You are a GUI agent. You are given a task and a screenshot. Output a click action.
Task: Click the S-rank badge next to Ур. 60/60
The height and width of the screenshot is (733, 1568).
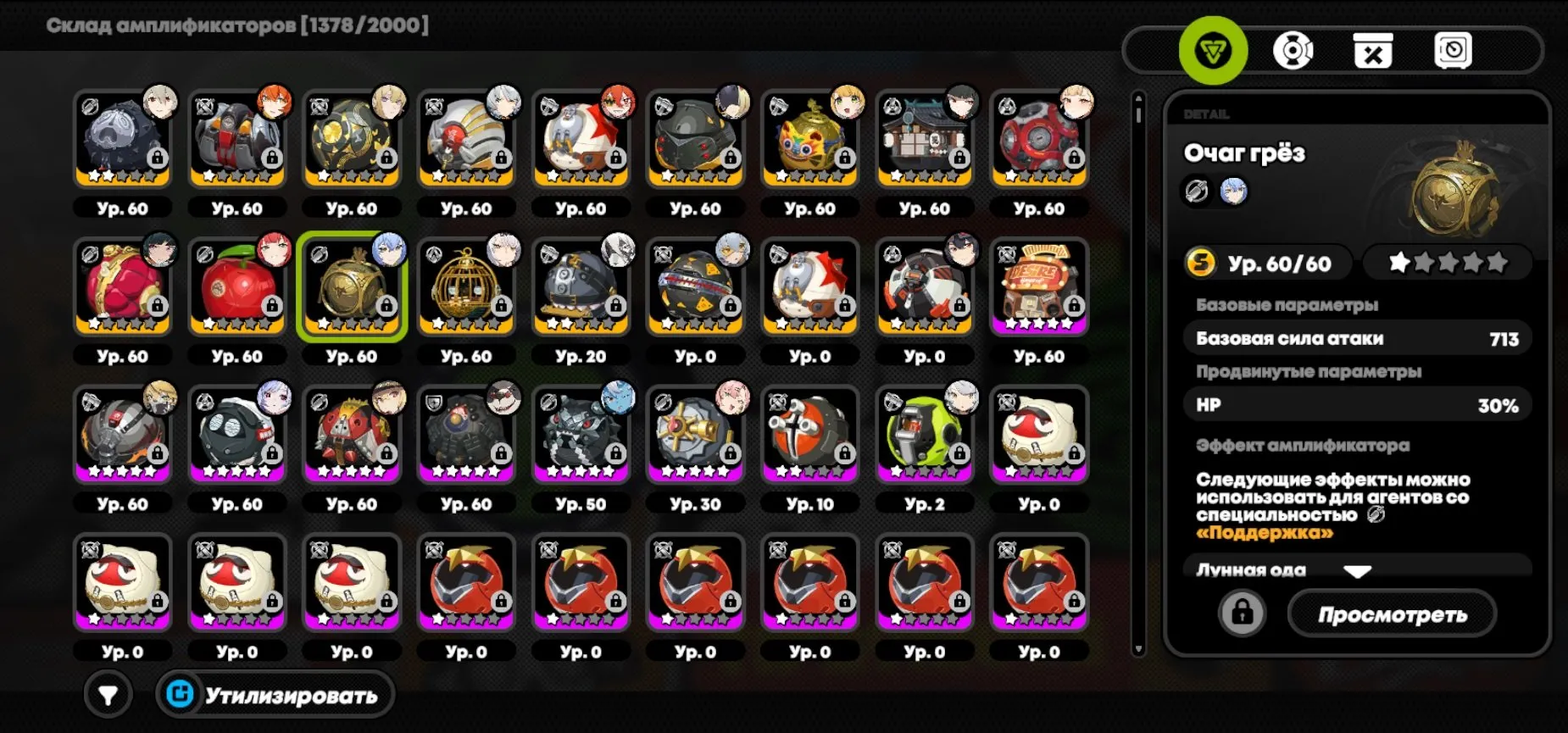click(1200, 263)
